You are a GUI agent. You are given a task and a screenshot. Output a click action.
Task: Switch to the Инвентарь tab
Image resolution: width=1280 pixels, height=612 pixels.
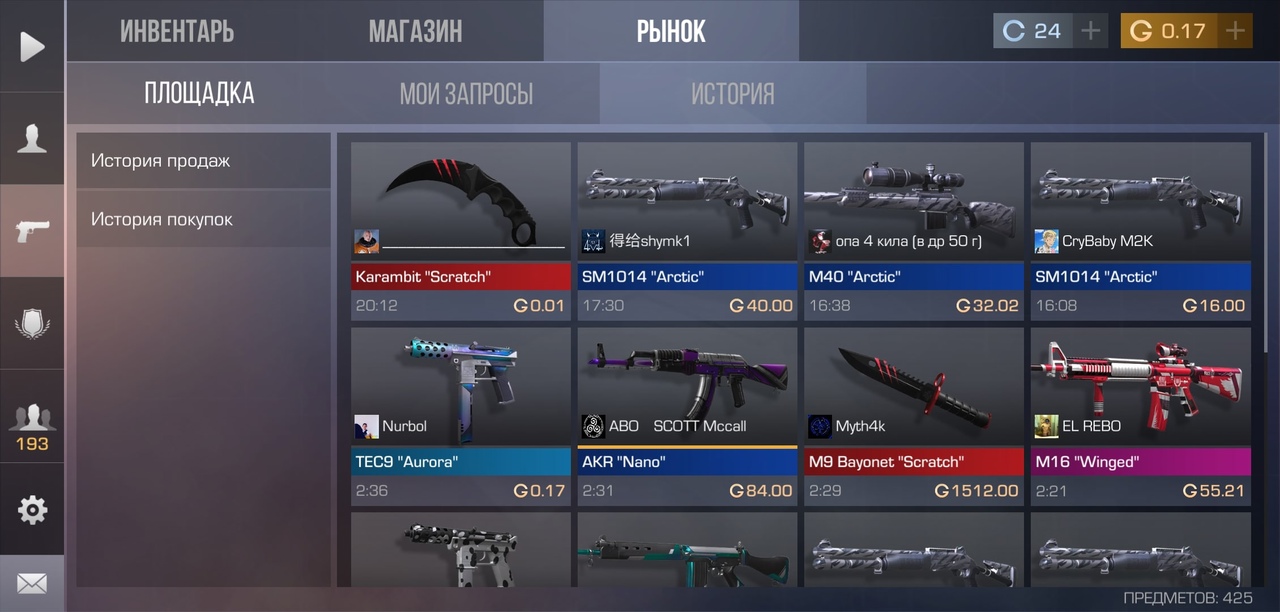[177, 31]
